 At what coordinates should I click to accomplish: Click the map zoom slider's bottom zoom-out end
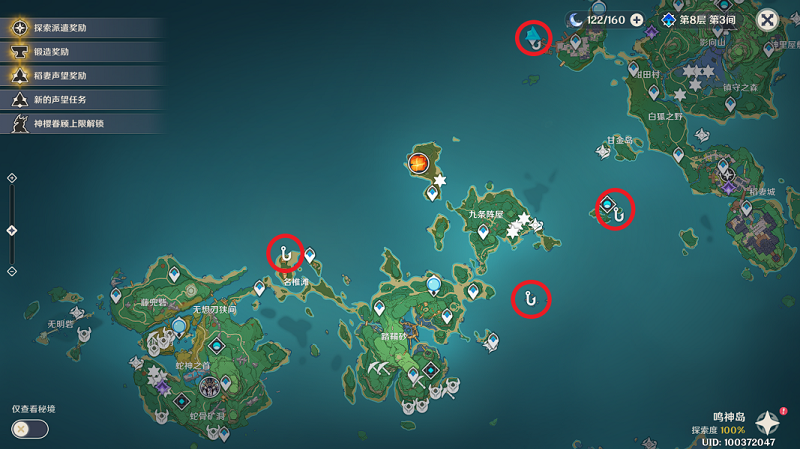click(x=12, y=271)
